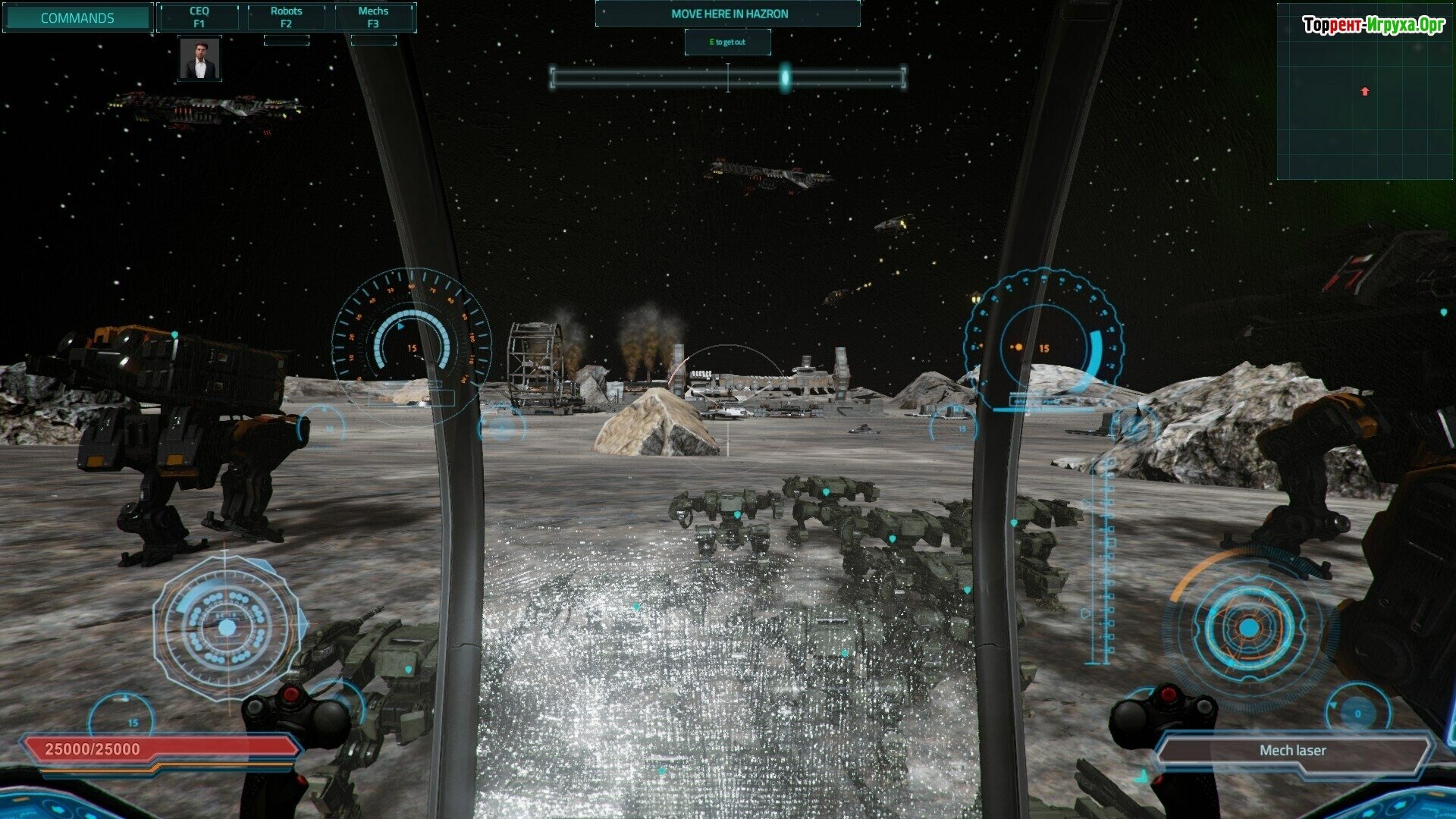Click the MOVE HERE IN HAZRON objective

pyautogui.click(x=729, y=14)
